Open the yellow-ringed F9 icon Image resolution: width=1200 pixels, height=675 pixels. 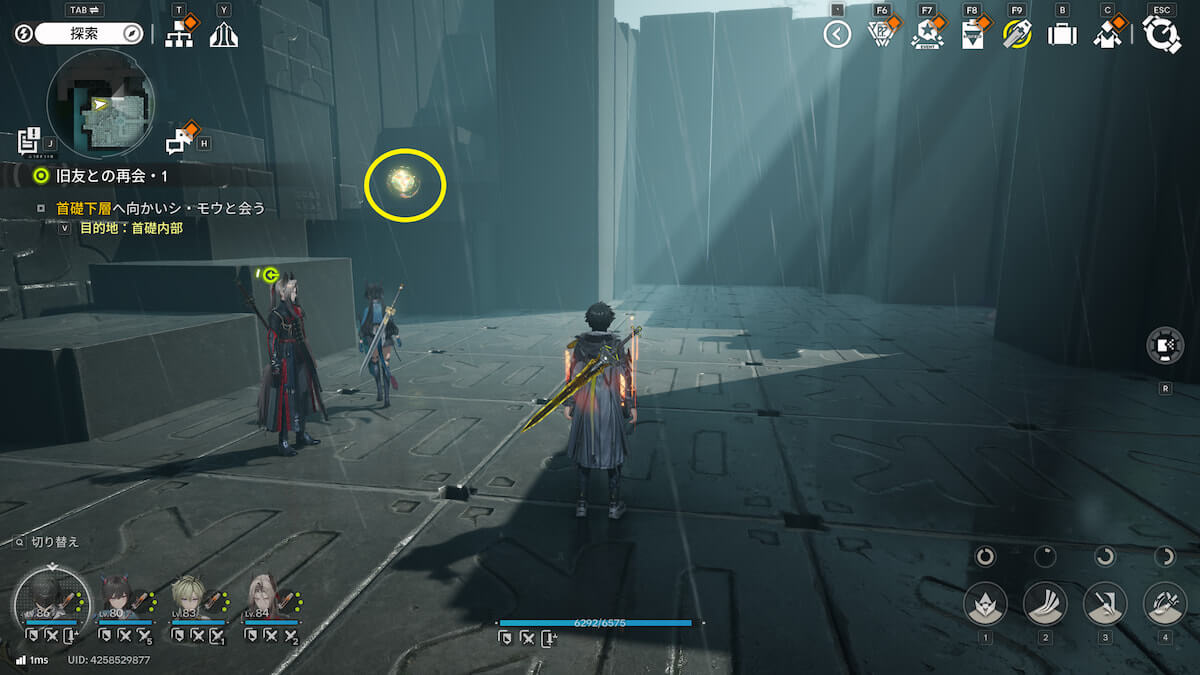[1017, 35]
